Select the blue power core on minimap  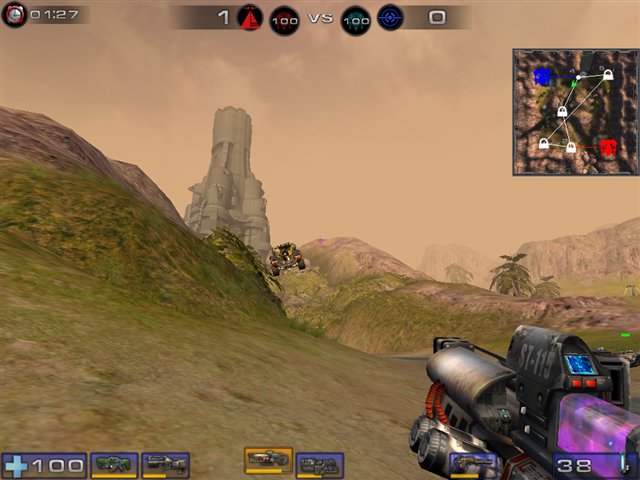(542, 76)
